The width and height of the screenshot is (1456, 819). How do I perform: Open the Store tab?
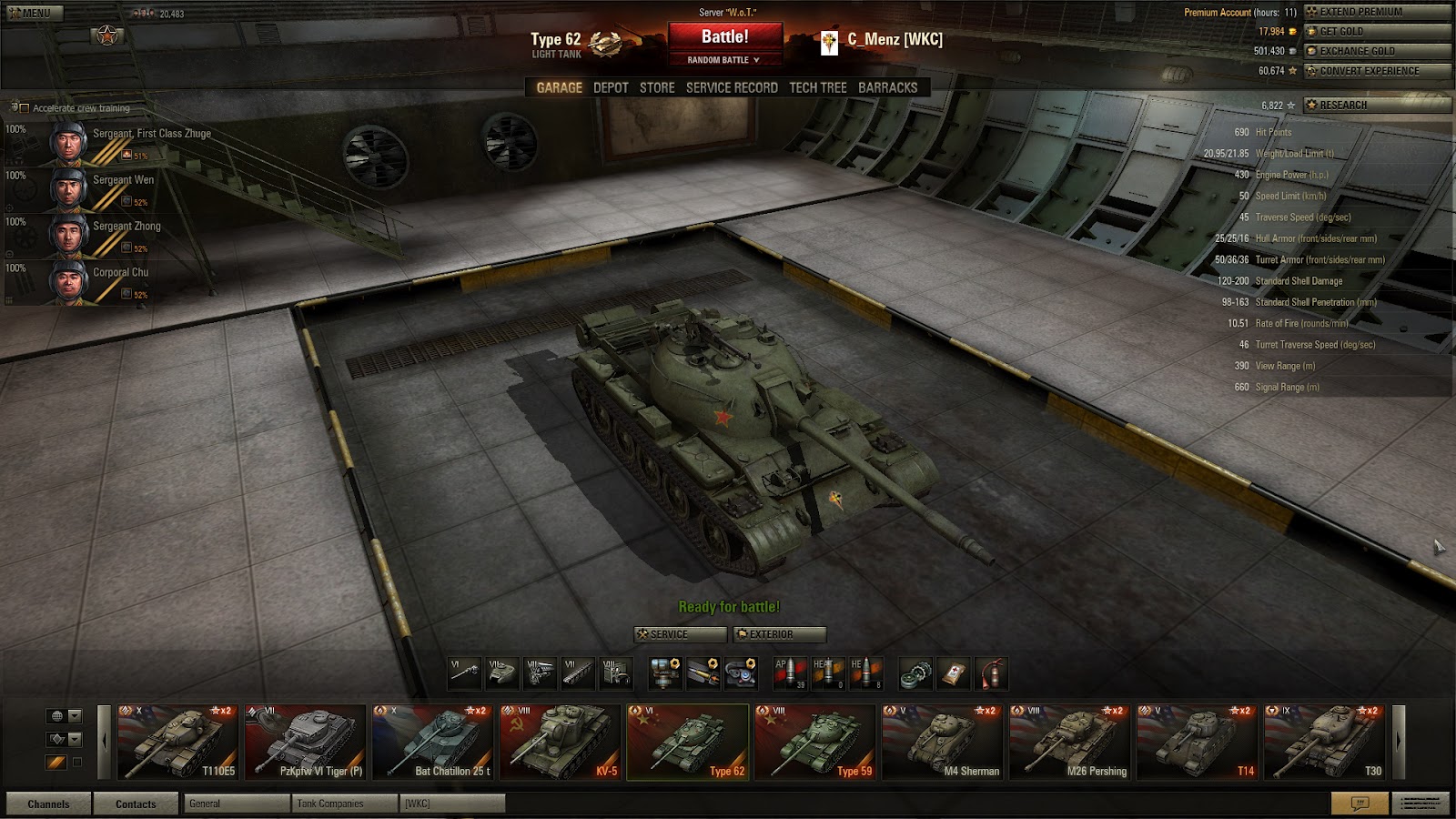[x=657, y=87]
